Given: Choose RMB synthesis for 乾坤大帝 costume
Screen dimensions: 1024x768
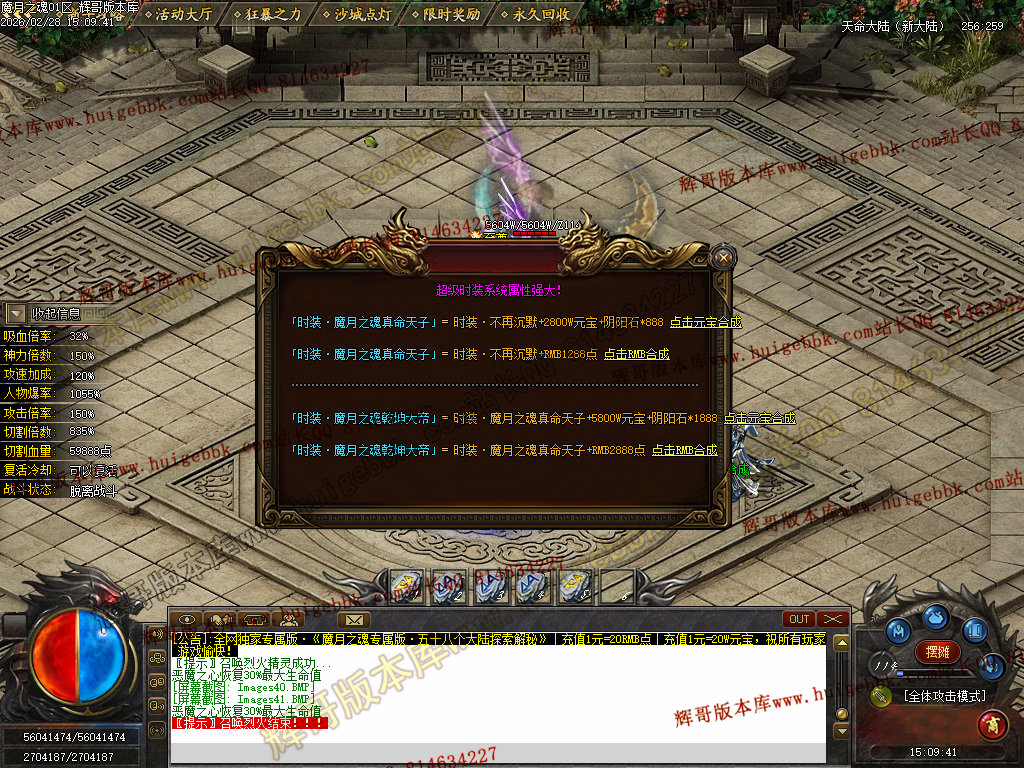Looking at the screenshot, I should pyautogui.click(x=685, y=450).
